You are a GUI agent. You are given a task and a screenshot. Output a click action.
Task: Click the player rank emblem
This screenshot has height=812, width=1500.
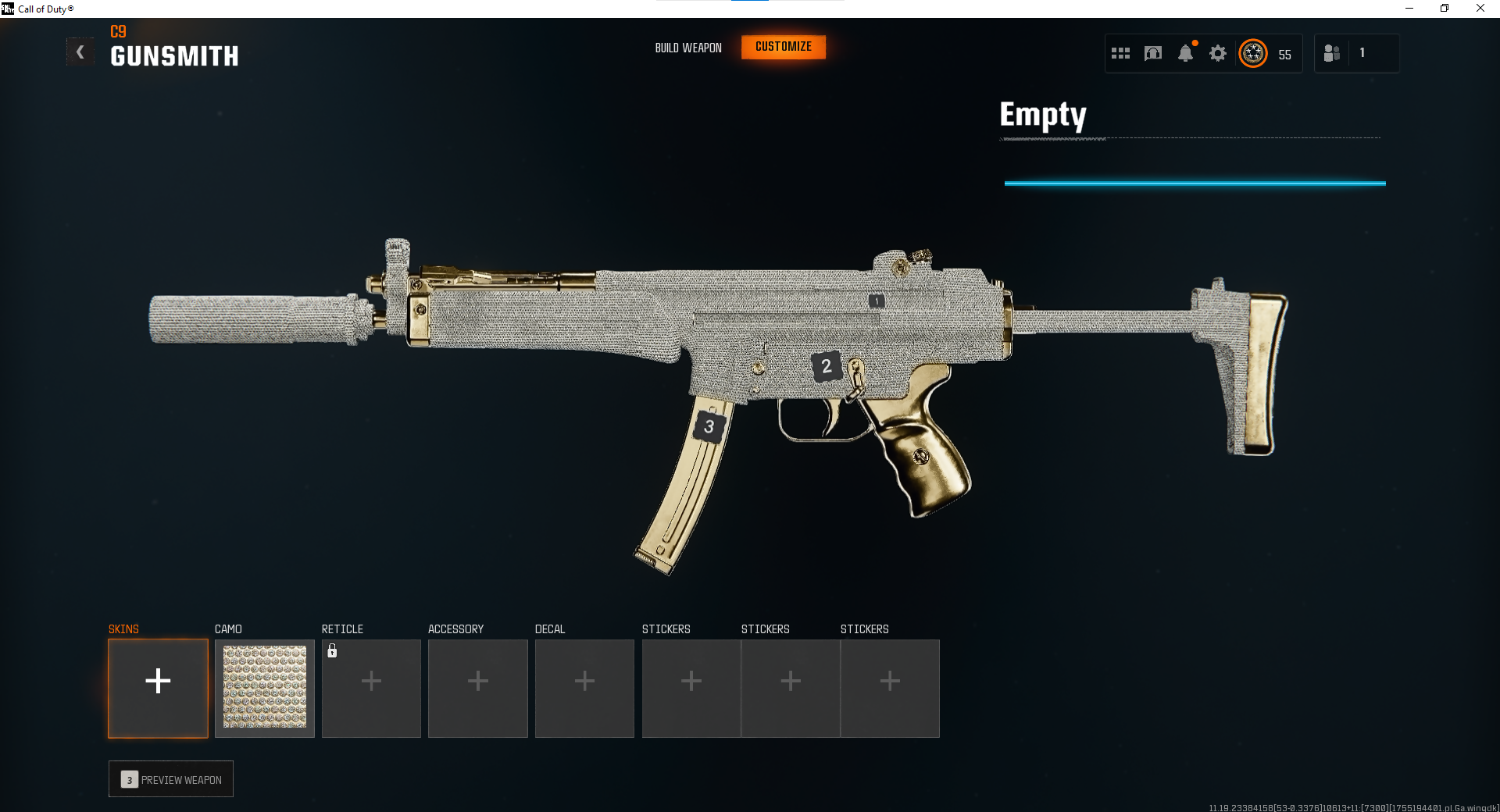point(1253,54)
